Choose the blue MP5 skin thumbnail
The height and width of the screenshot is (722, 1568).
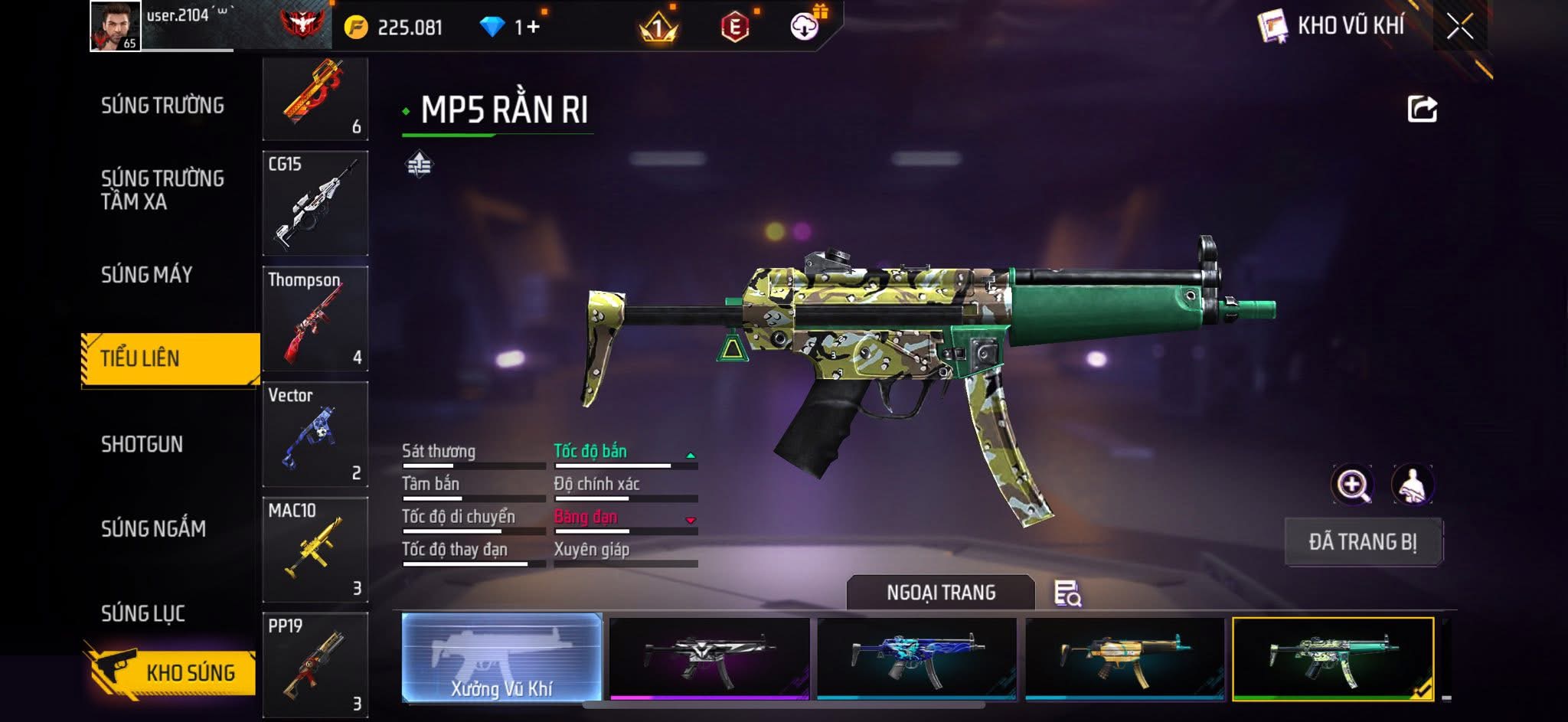(x=916, y=658)
